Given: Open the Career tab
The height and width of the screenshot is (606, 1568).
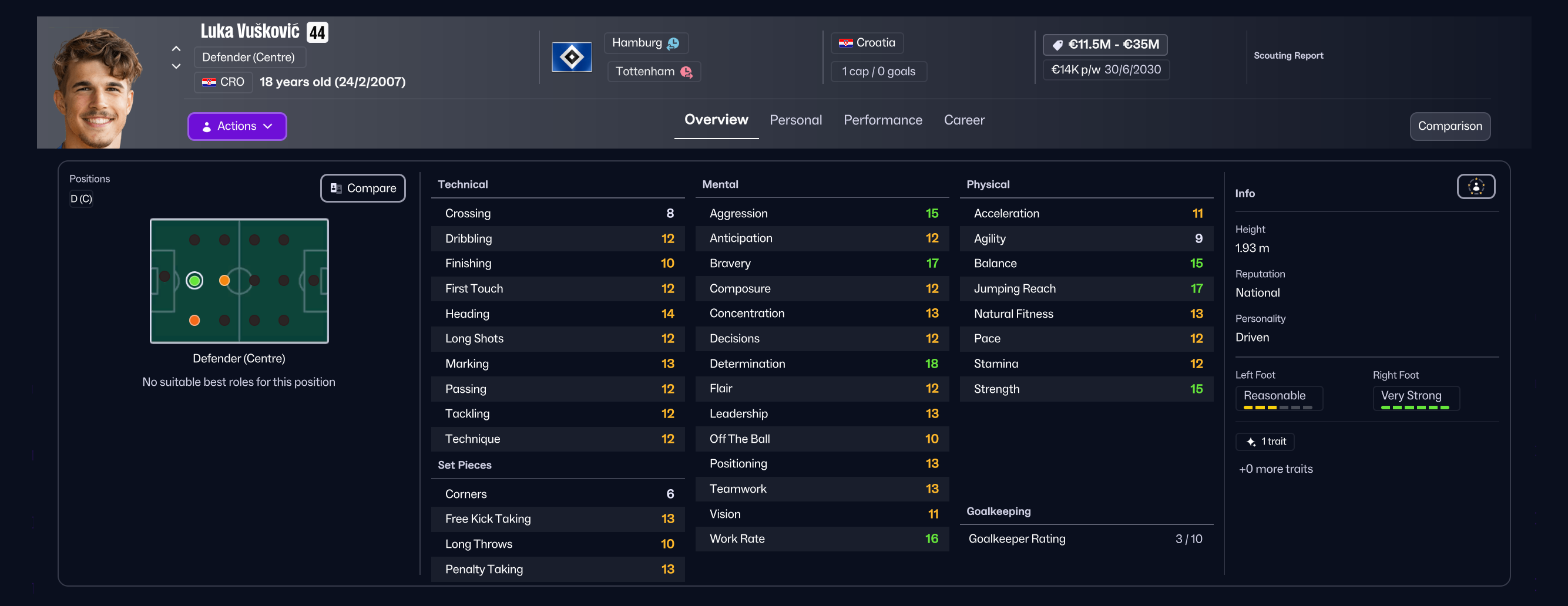Looking at the screenshot, I should click(963, 120).
